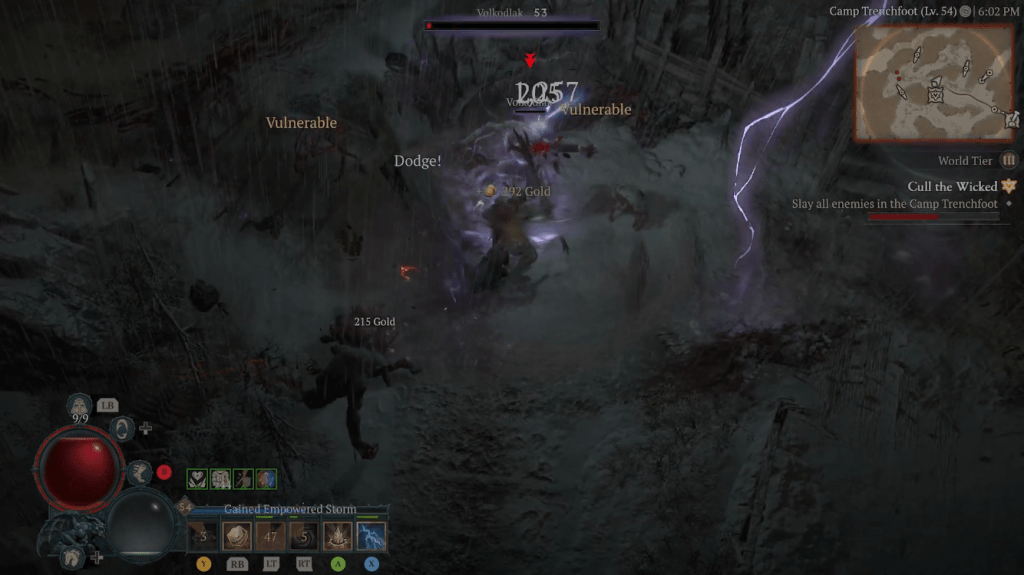The height and width of the screenshot is (575, 1024).
Task: Select the leftmost skill slot showing 3
Action: click(x=204, y=537)
